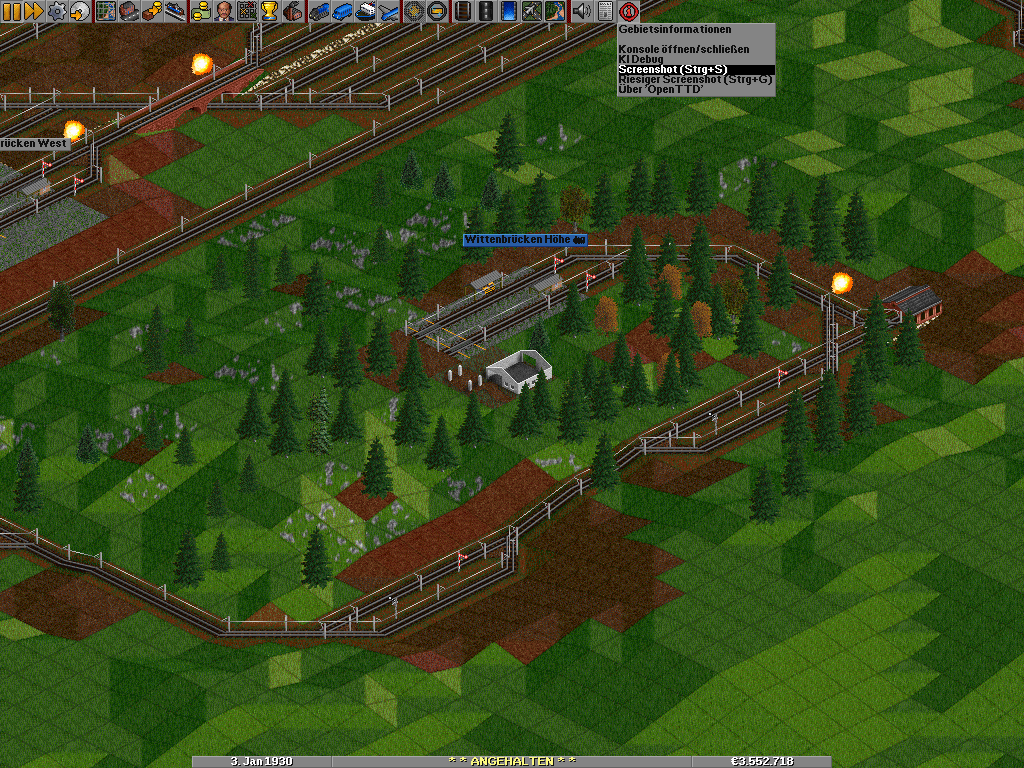Open the save game disk menu
1024x768 pixels.
(79, 11)
